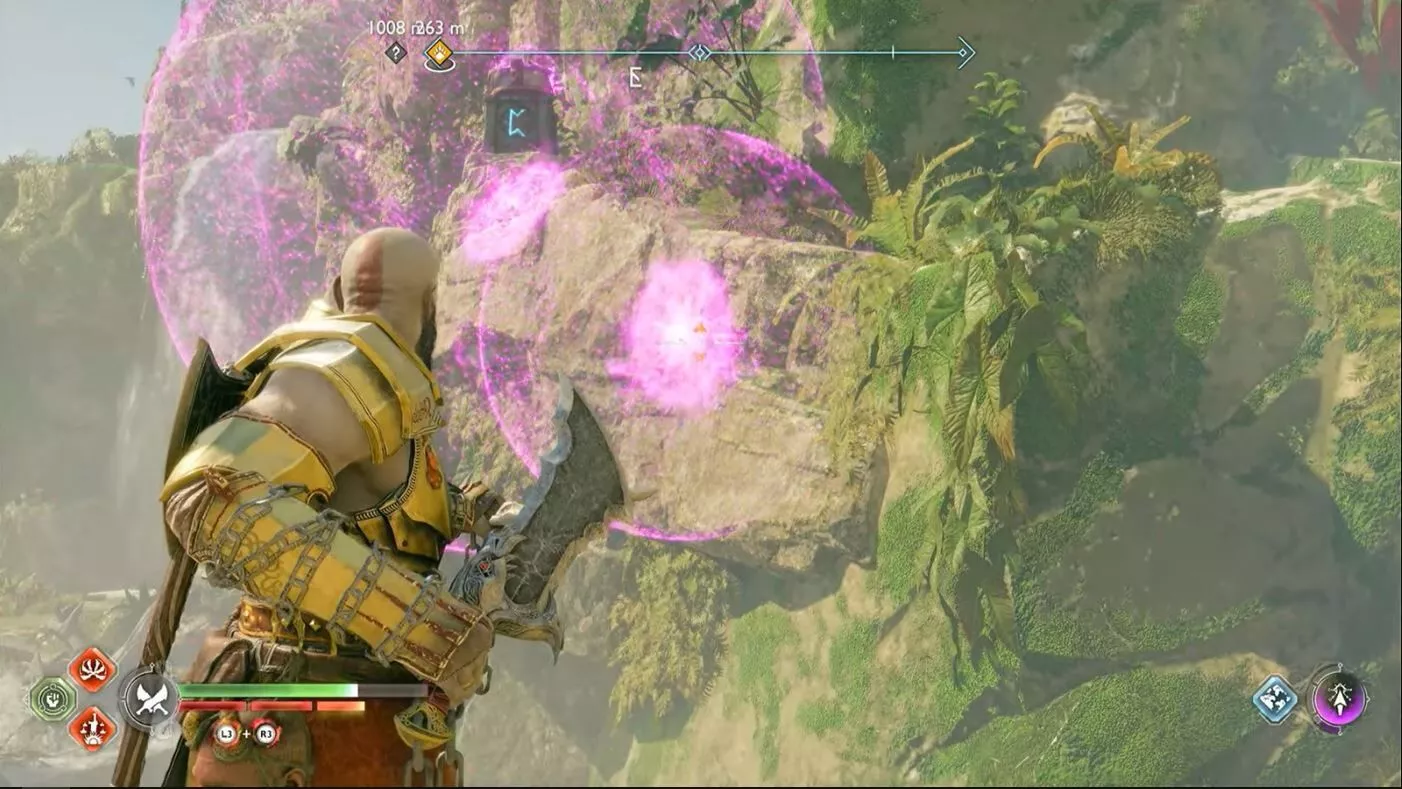Select the purple sigil arrow icon
The width and height of the screenshot is (1402, 789).
[1338, 697]
